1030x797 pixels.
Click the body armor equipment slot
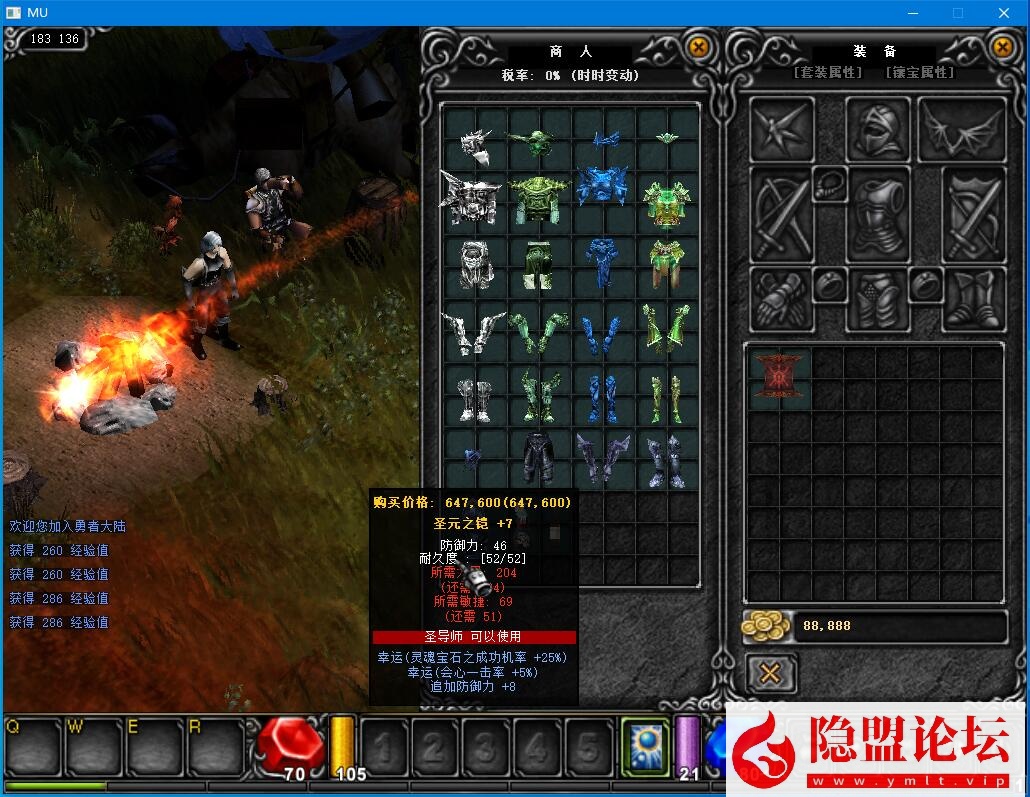pos(878,215)
